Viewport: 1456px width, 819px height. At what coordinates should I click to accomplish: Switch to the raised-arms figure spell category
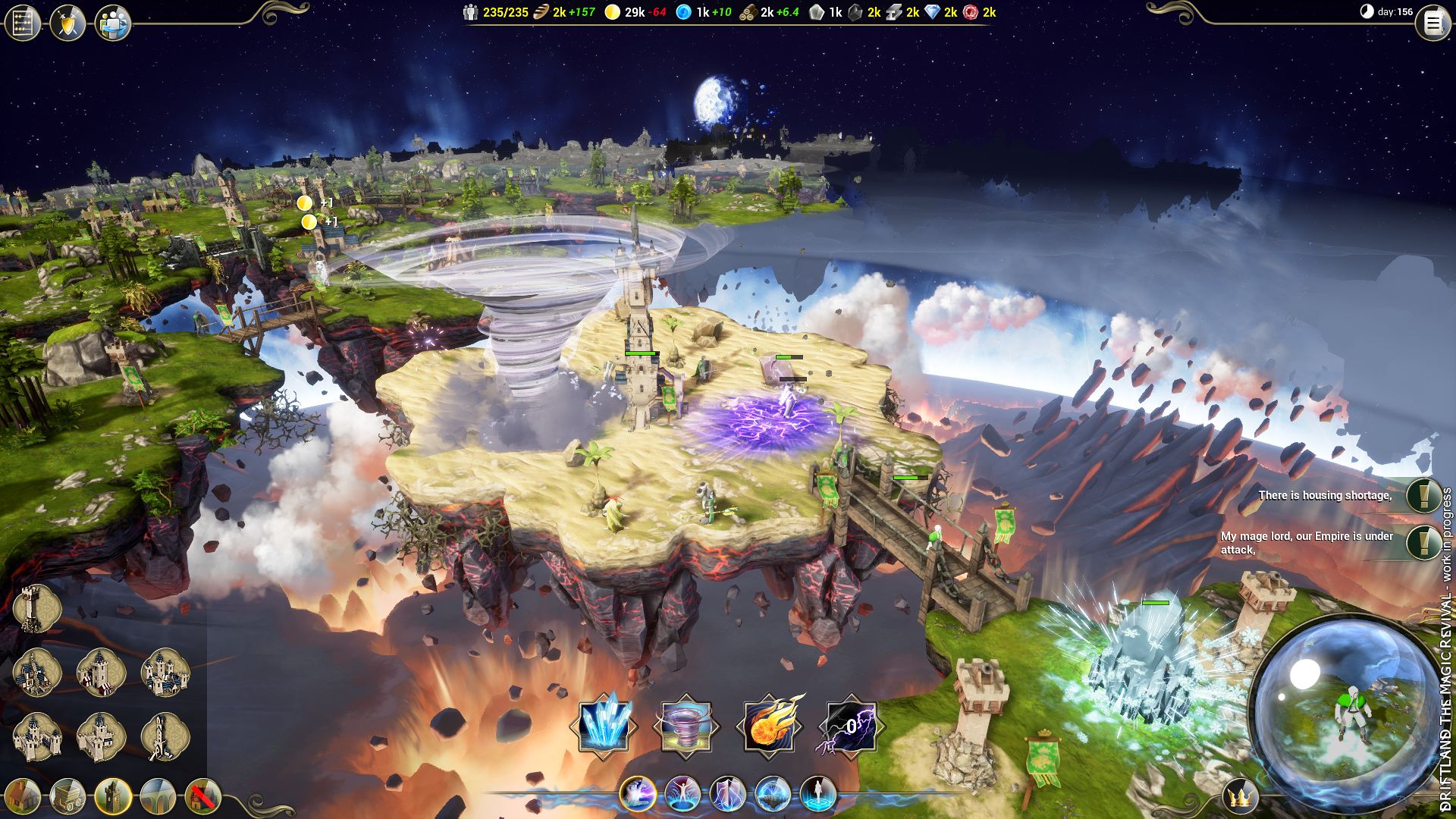(x=682, y=794)
